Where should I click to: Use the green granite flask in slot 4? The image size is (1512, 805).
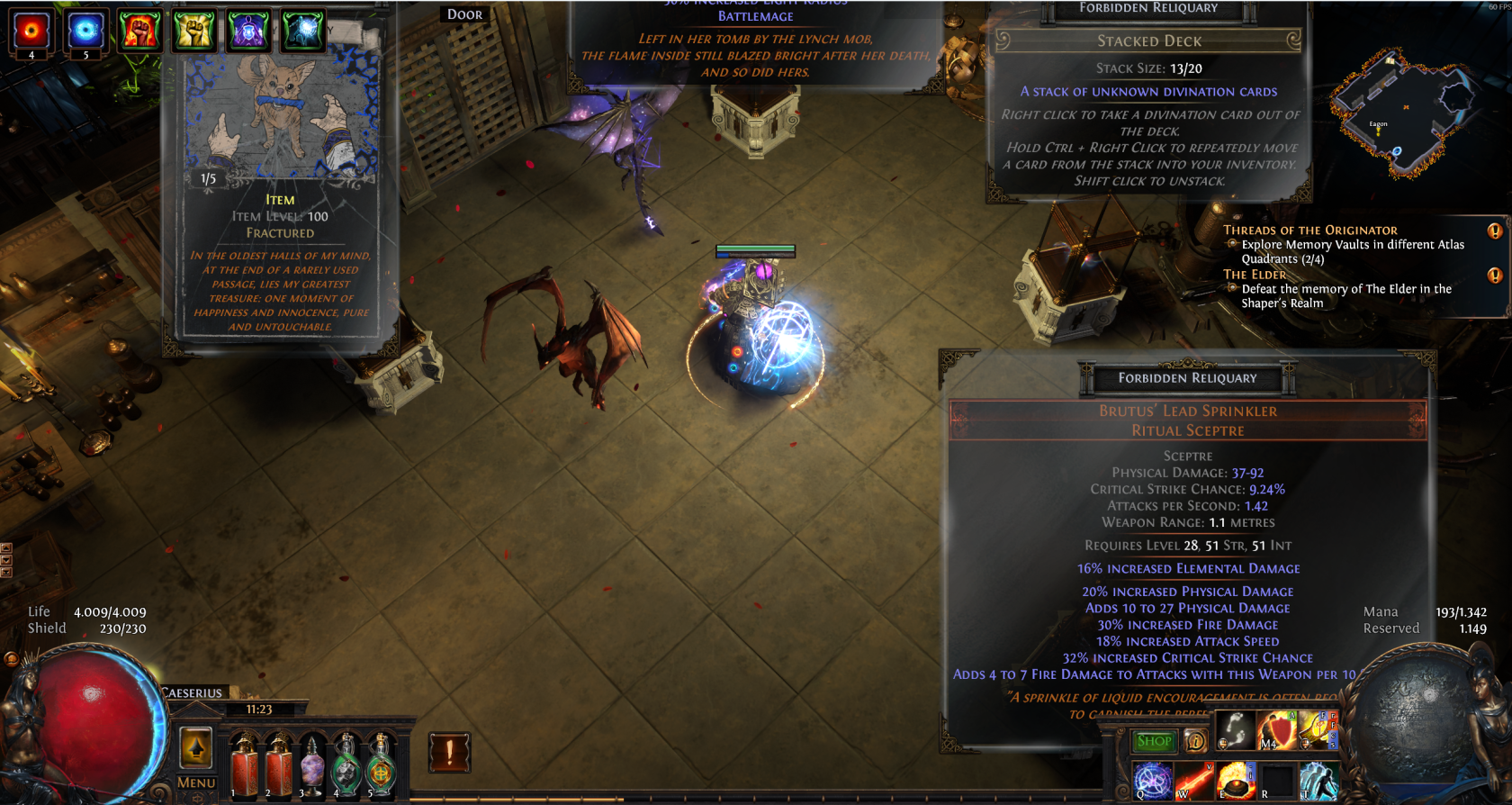click(346, 764)
